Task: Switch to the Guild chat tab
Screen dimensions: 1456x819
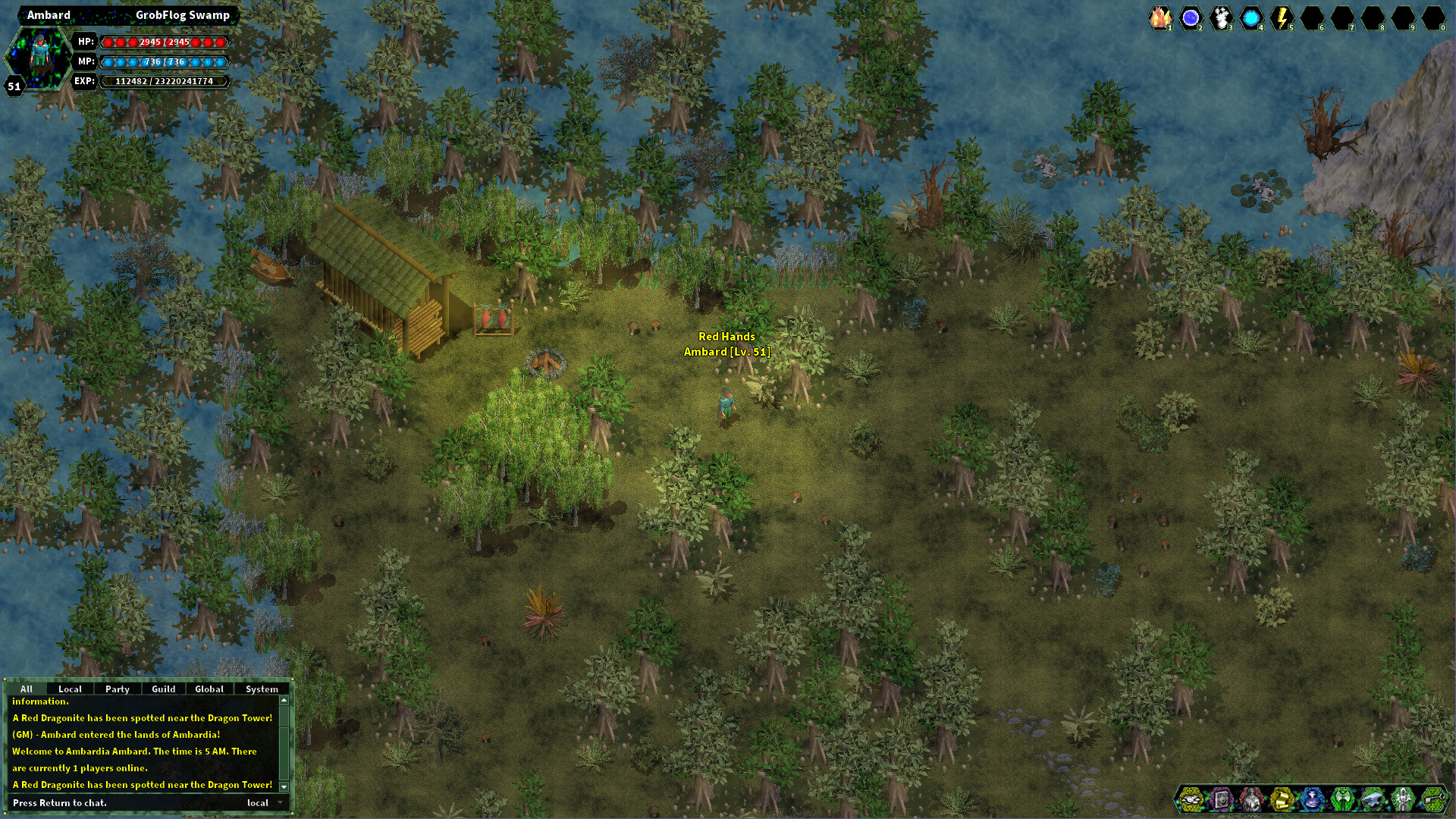Action: pos(163,689)
